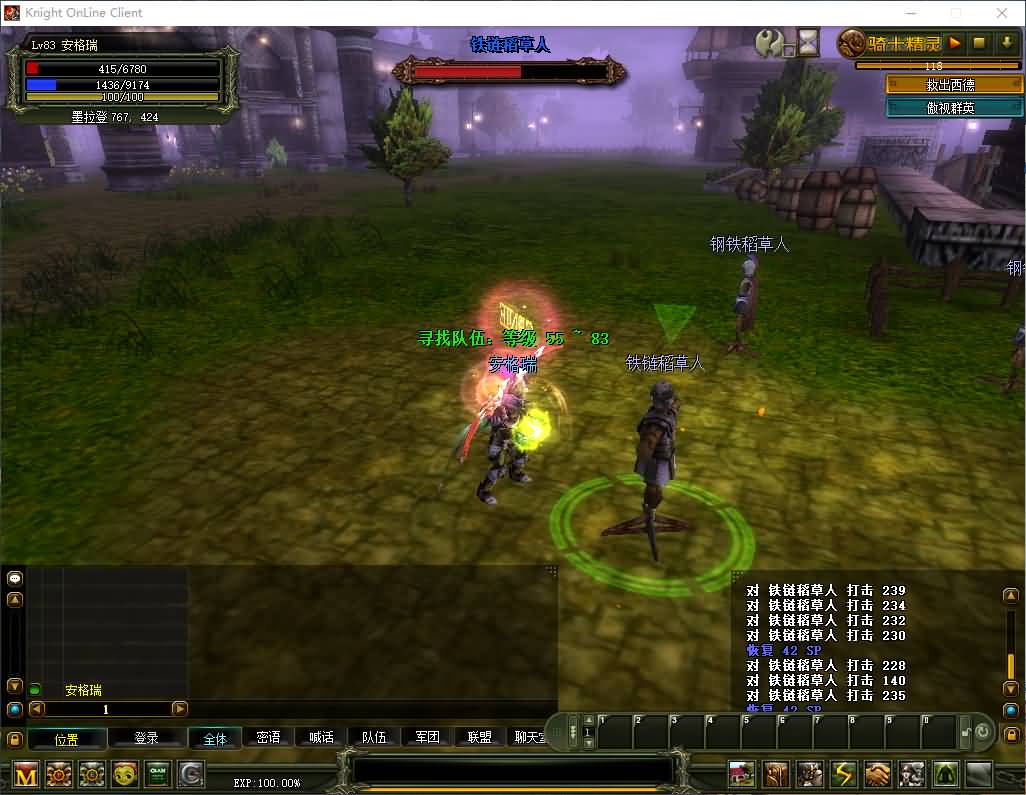The image size is (1026, 795).
Task: Select the 位置 tab
Action: tap(67, 739)
